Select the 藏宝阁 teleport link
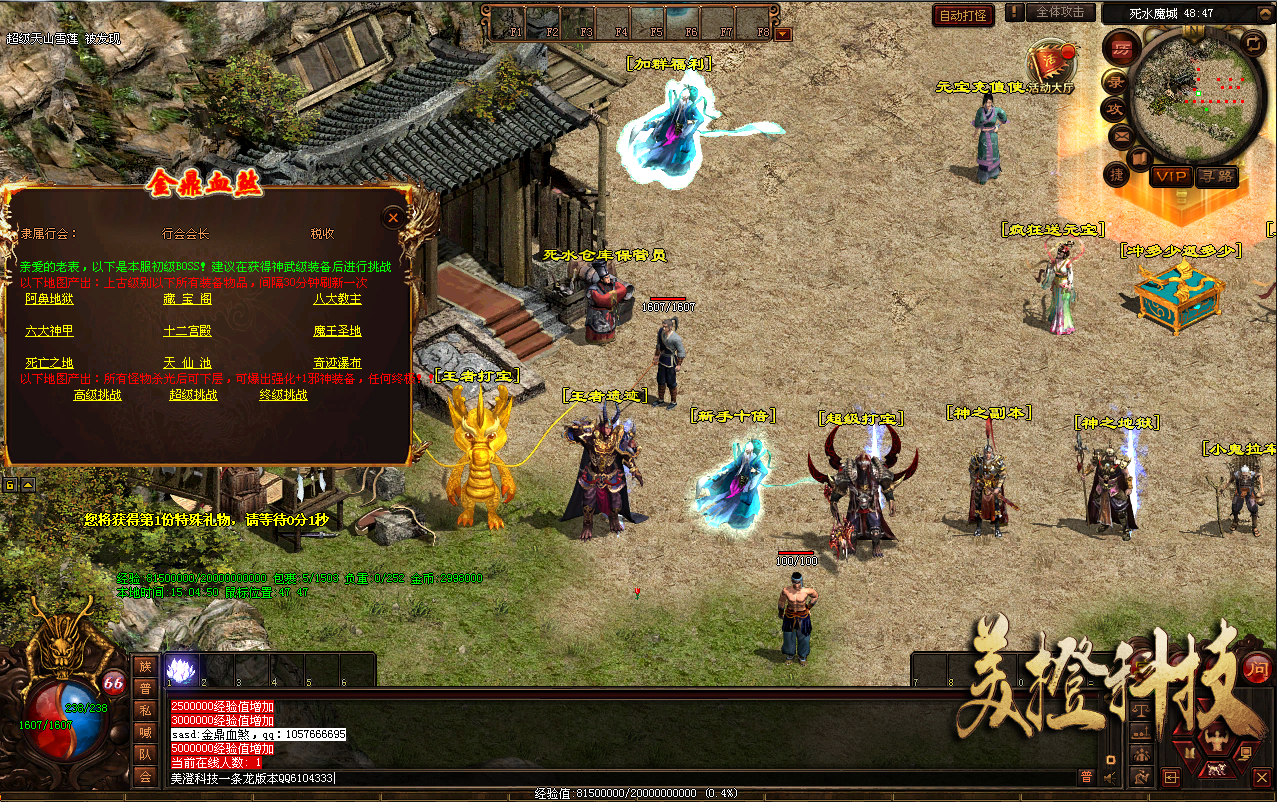This screenshot has width=1277, height=802. 187,299
